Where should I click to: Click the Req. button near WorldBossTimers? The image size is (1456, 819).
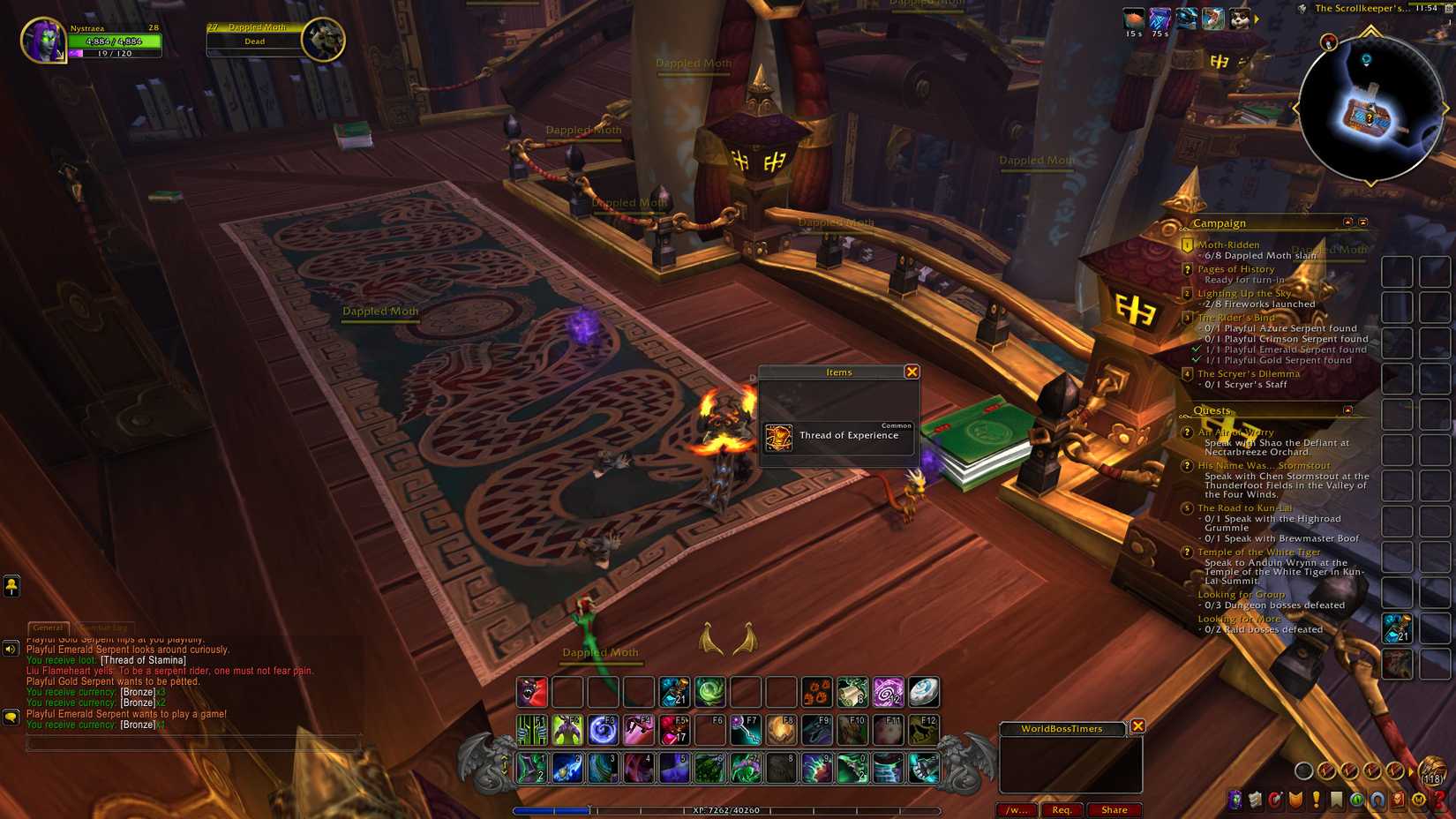tap(1062, 809)
